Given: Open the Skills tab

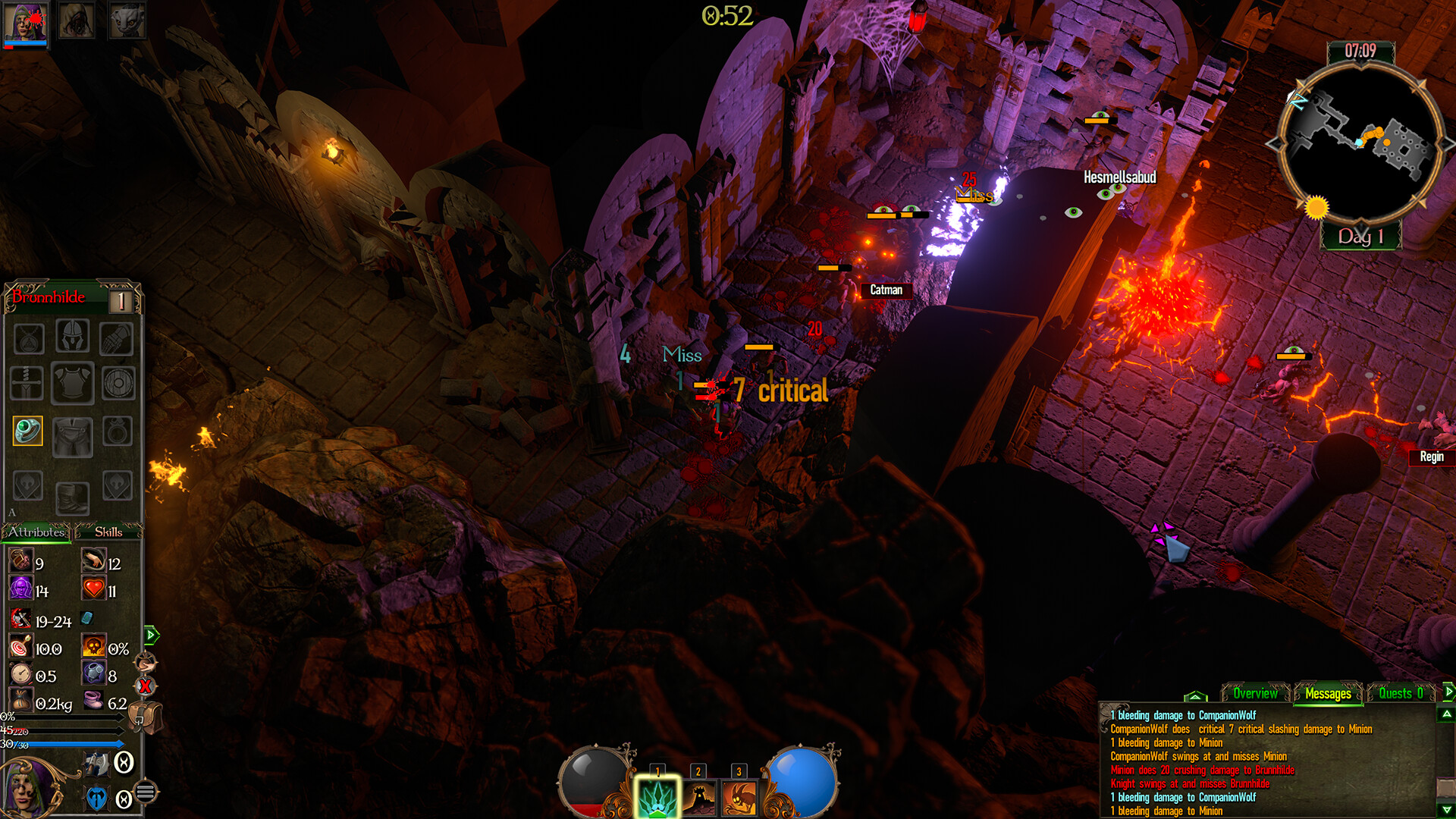Looking at the screenshot, I should [108, 532].
